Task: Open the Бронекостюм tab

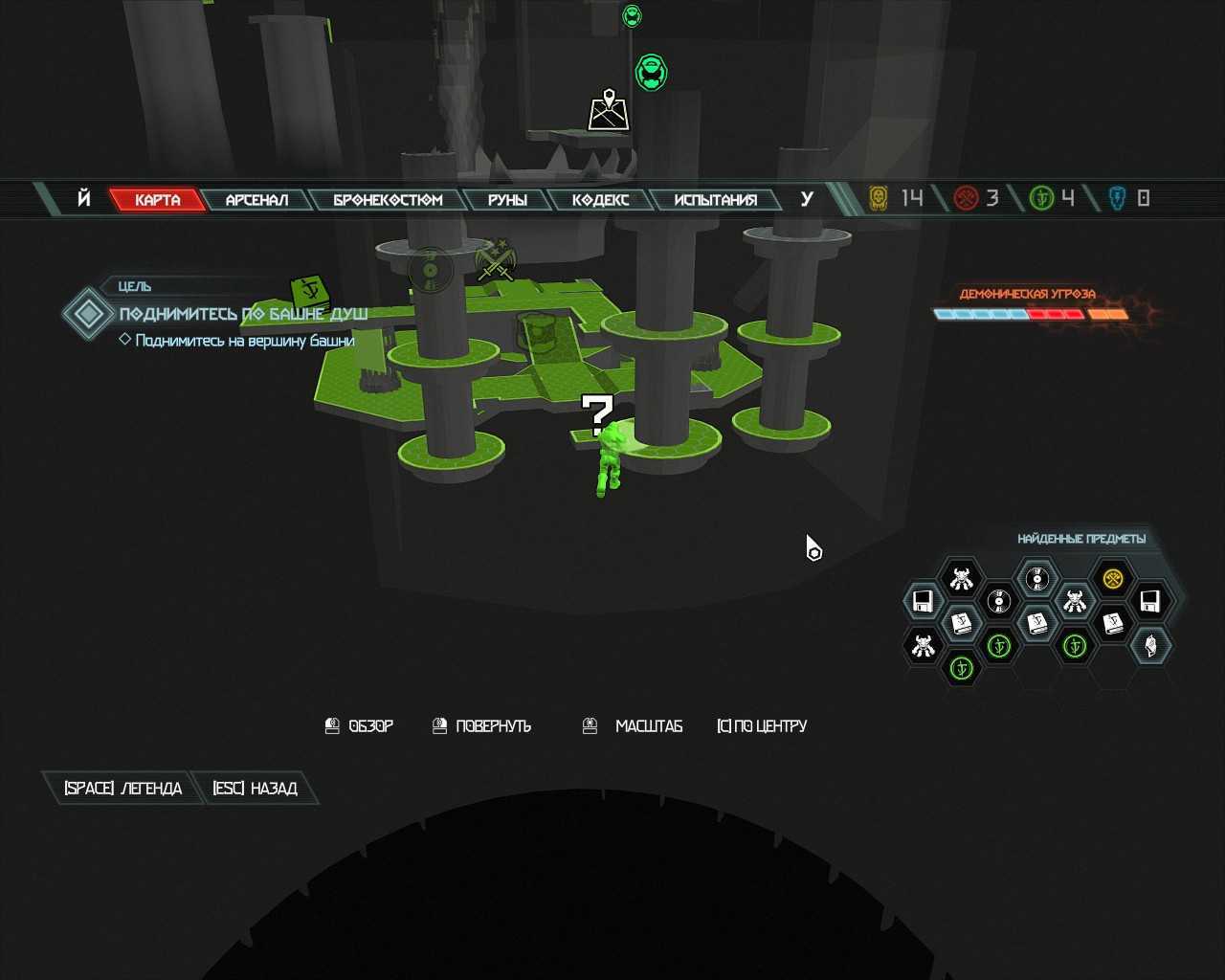Action: click(388, 200)
